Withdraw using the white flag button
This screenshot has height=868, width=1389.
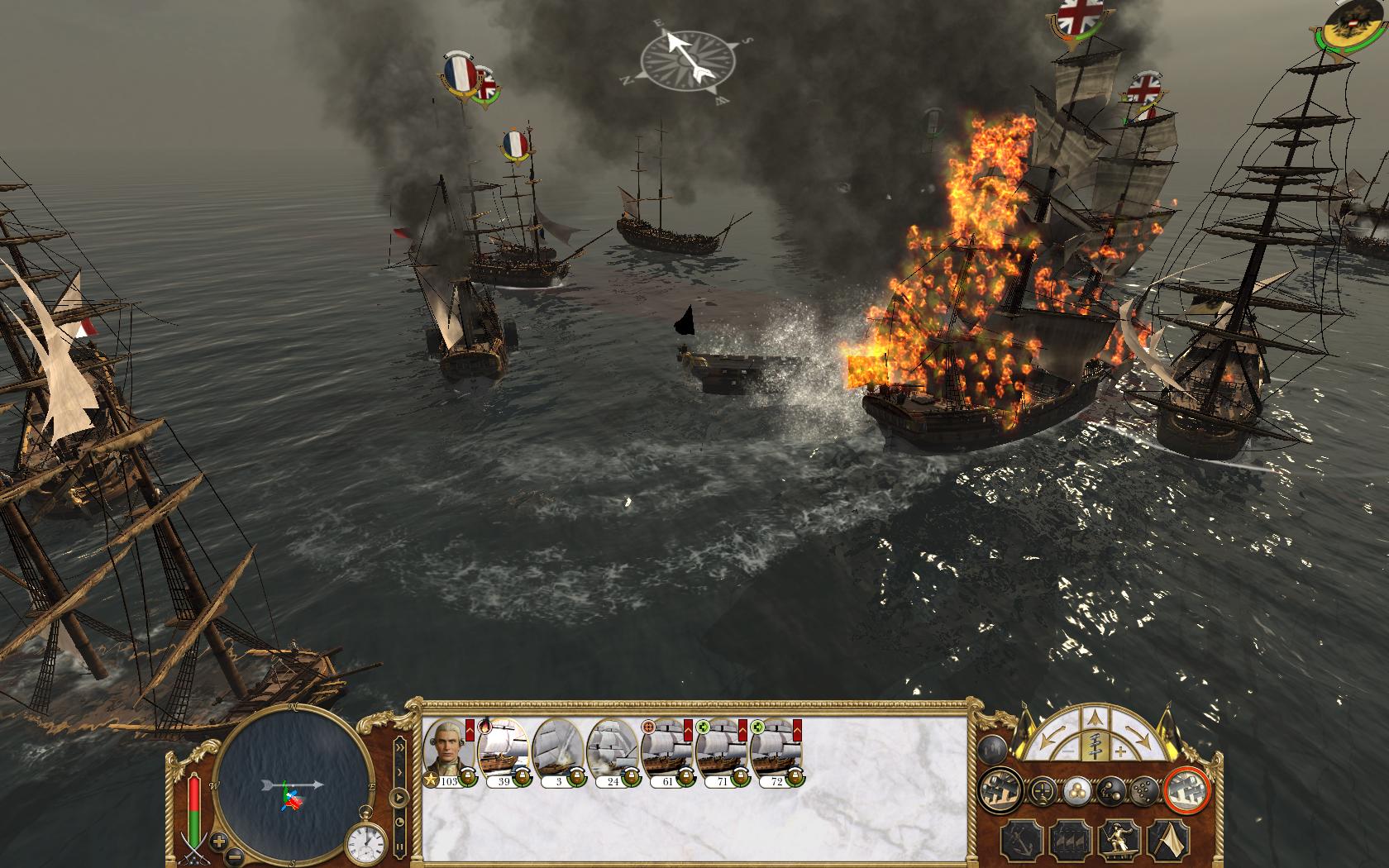(1167, 839)
